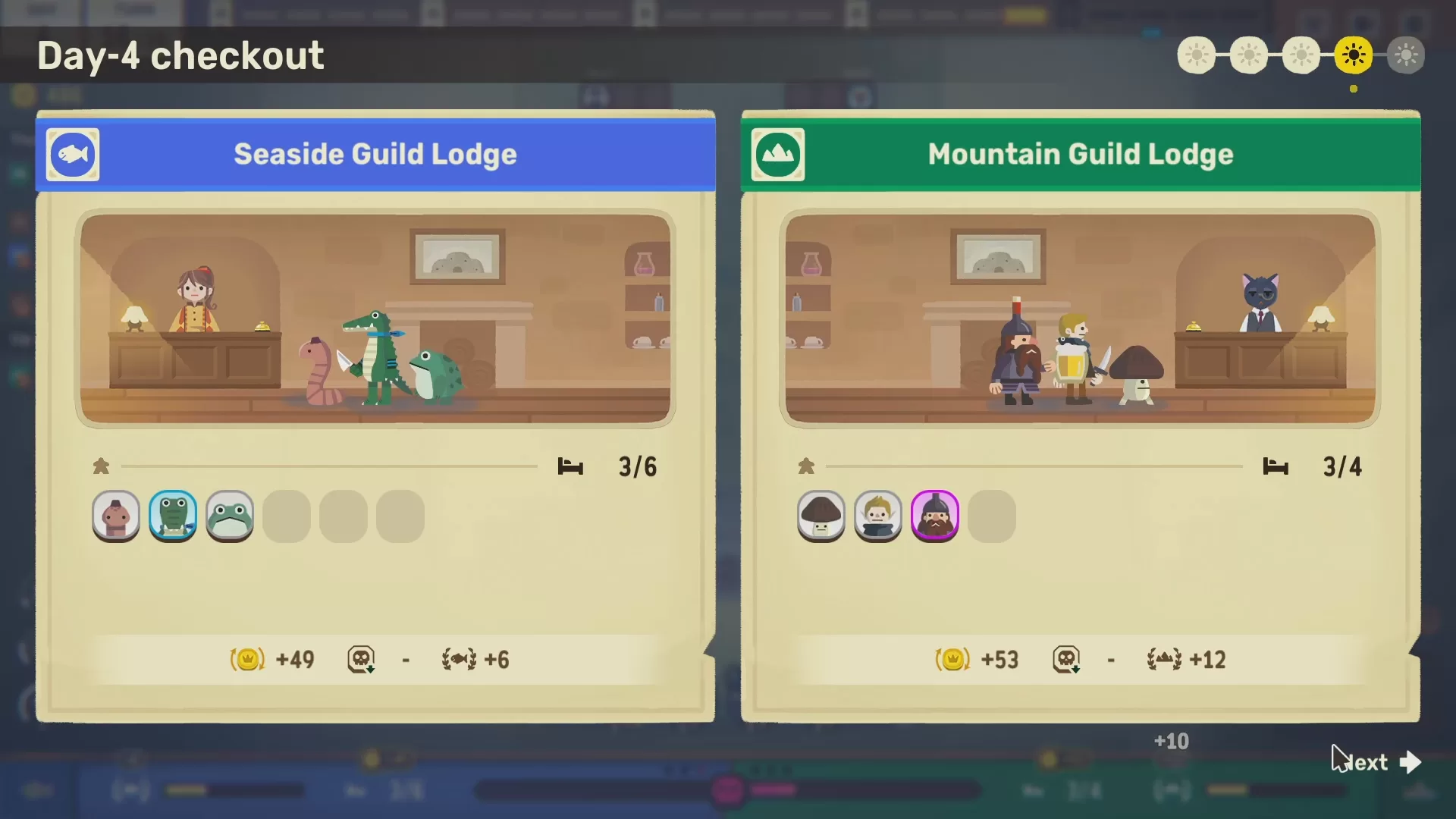The height and width of the screenshot is (819, 1456).
Task: Select the crocodile guest portrait
Action: (173, 516)
